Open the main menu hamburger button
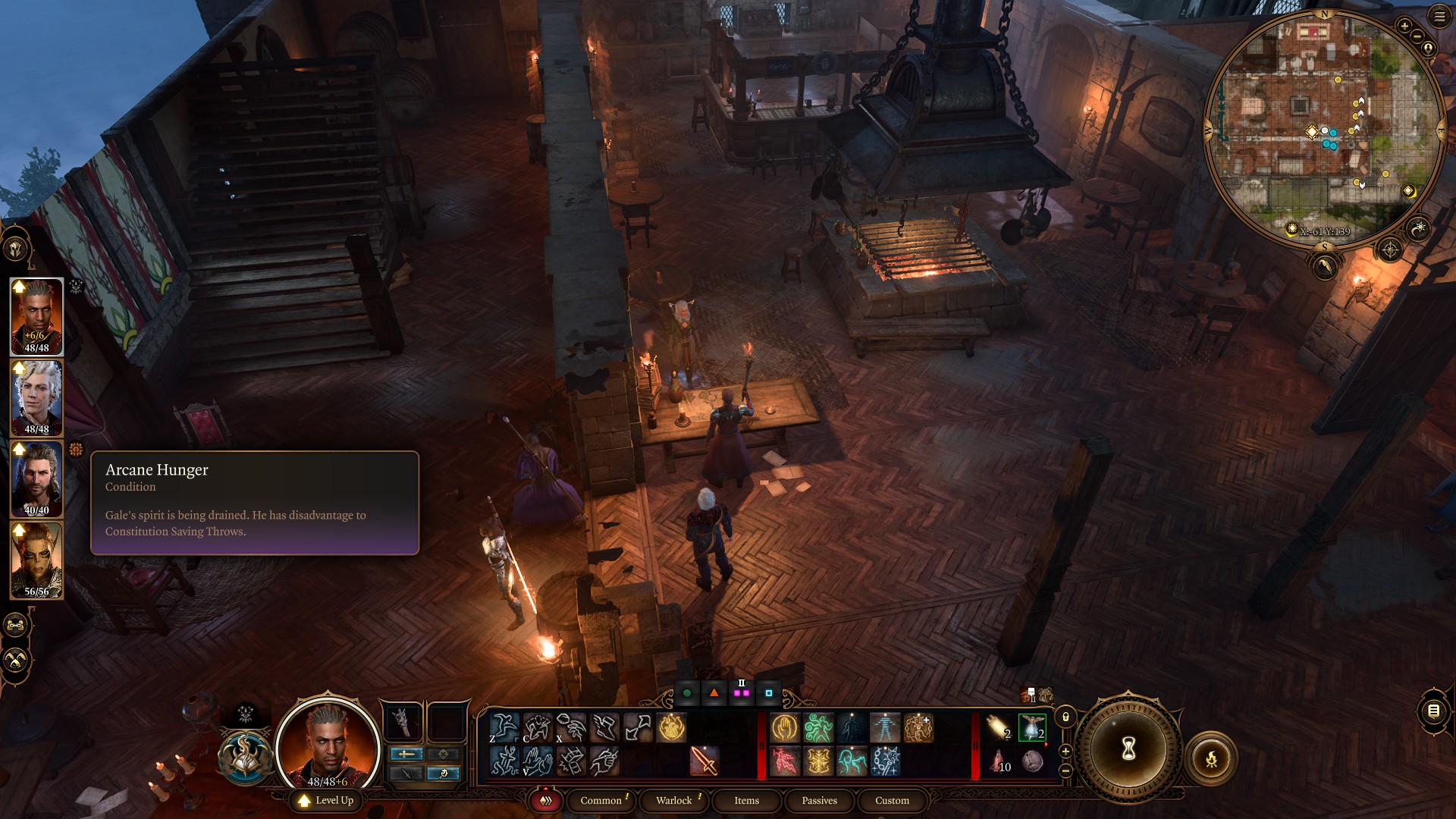Image resolution: width=1456 pixels, height=819 pixels. click(1439, 17)
